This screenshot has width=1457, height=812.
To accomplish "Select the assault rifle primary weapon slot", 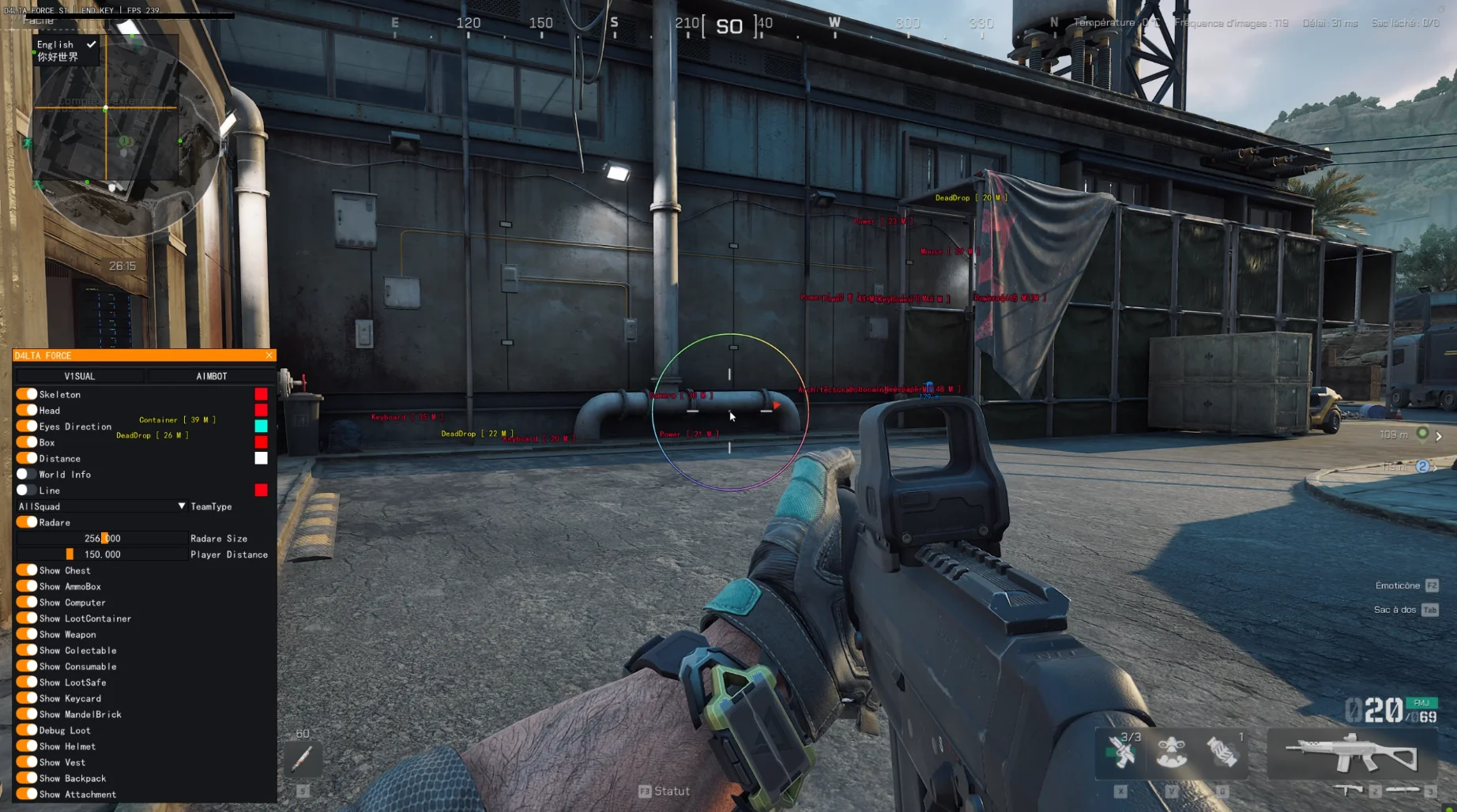I will [1351, 753].
